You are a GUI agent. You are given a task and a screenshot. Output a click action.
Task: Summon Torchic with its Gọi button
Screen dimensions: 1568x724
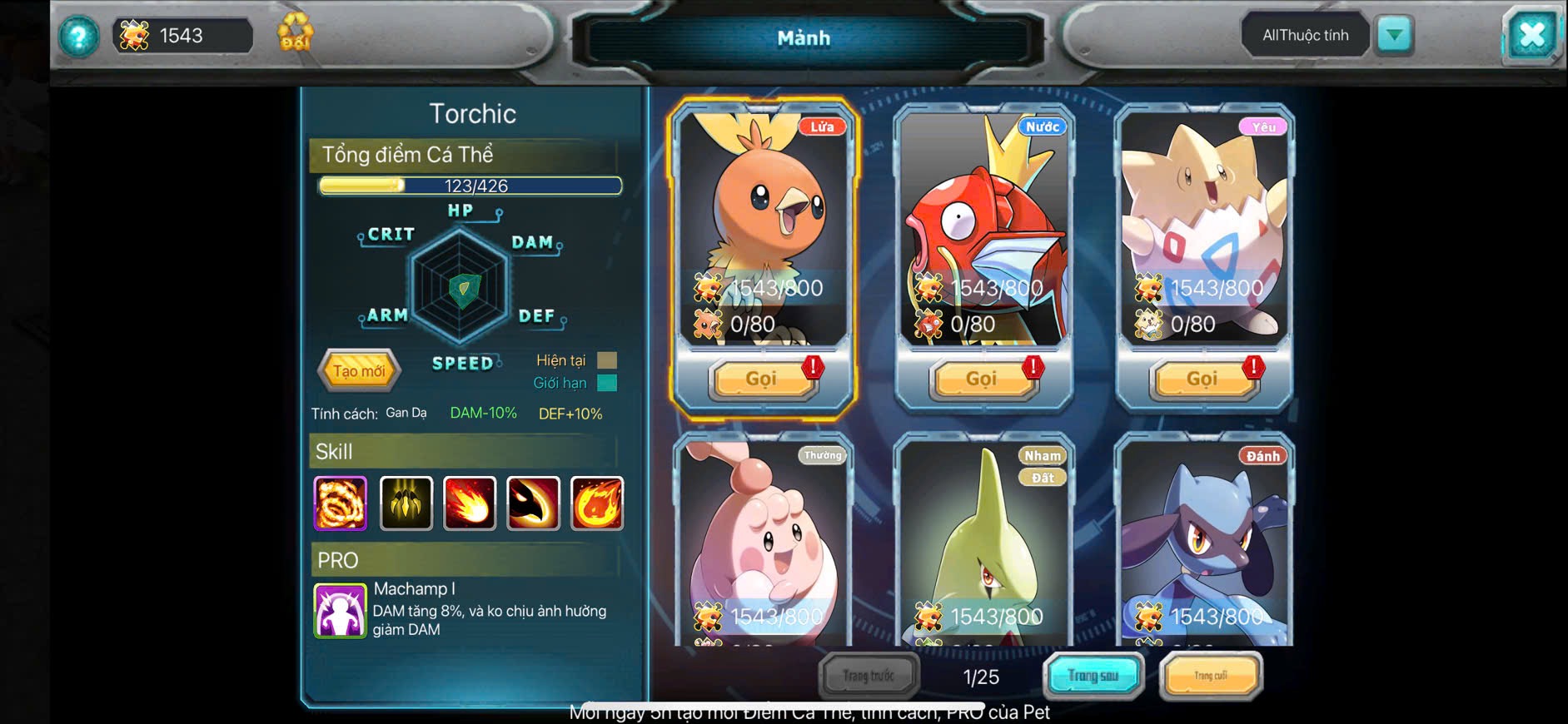[761, 379]
